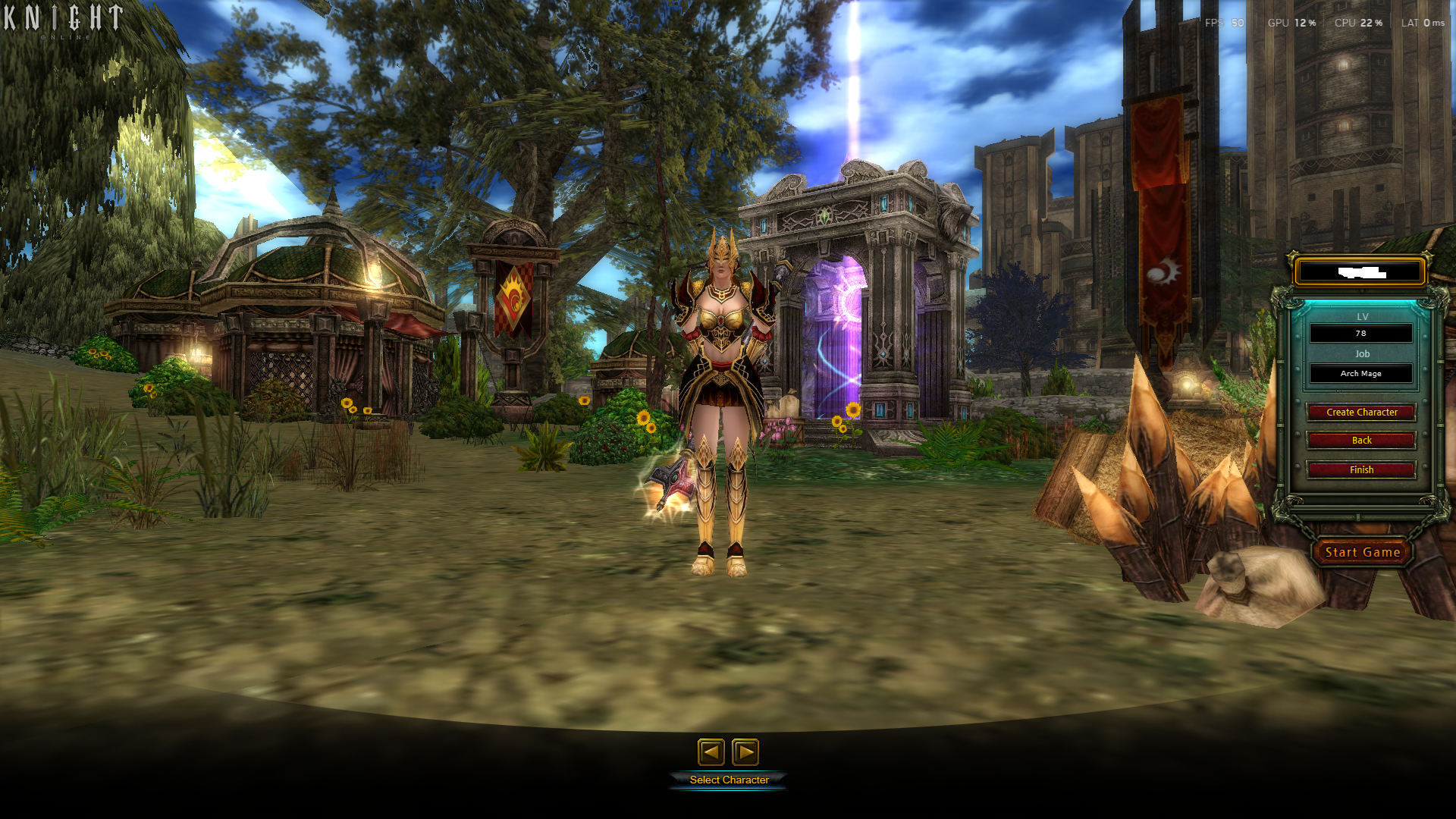
Task: Click the Finish button
Action: [1361, 469]
